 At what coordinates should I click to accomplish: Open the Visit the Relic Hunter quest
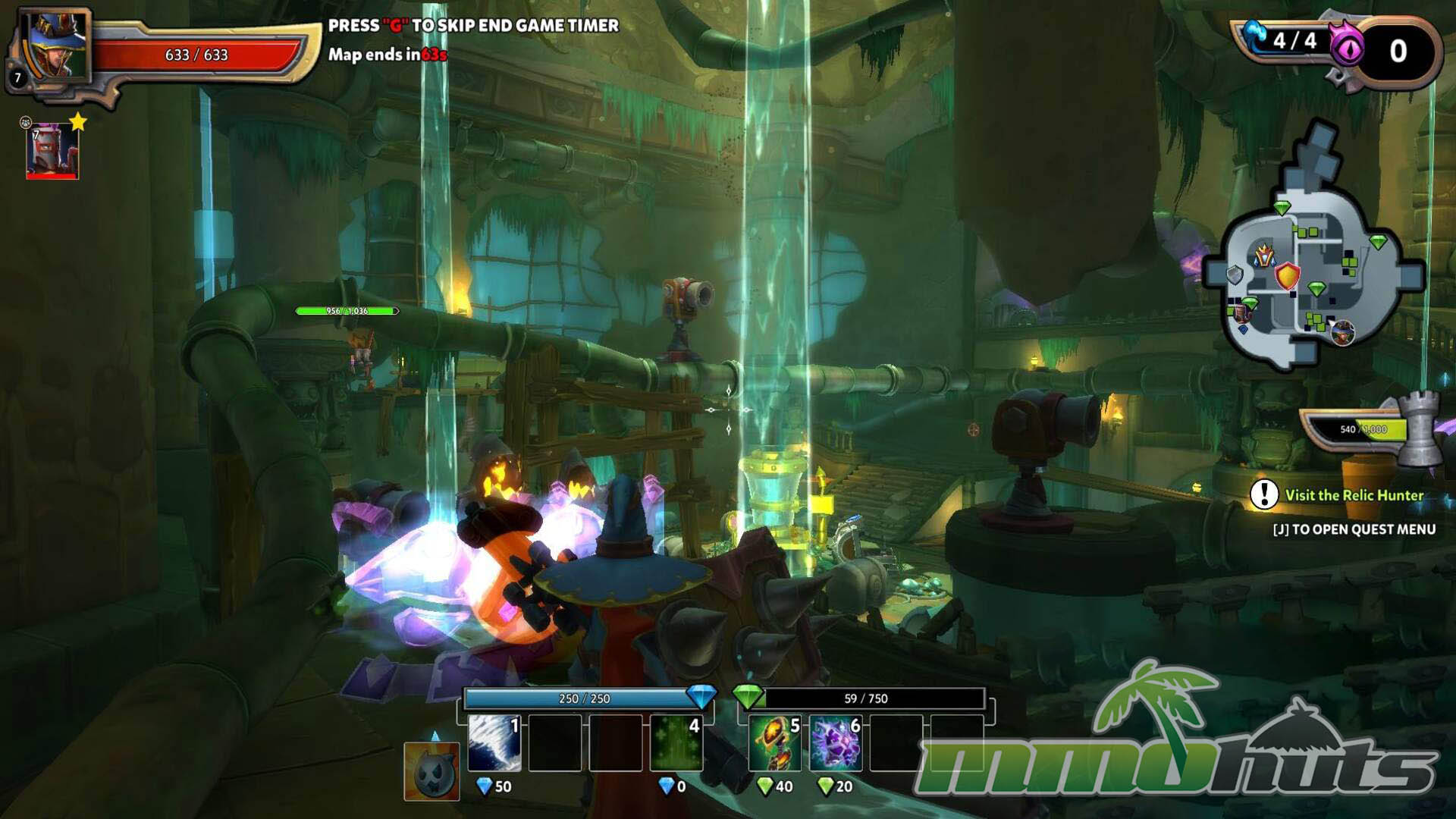1354,495
